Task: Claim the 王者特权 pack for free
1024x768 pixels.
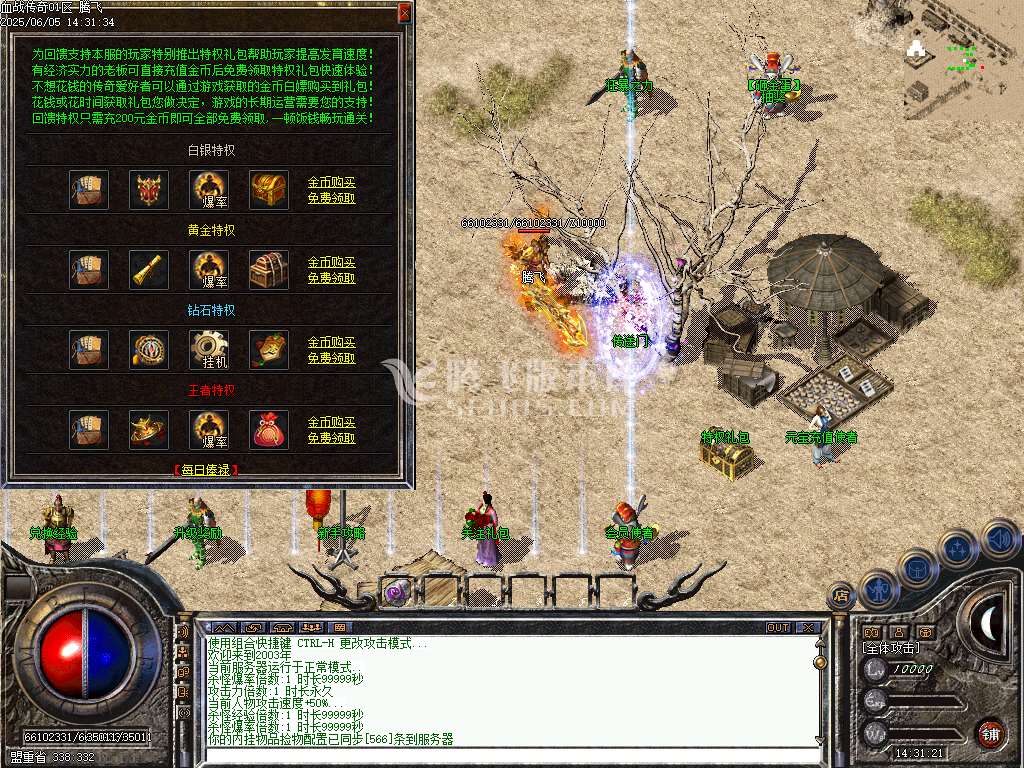Action: point(331,438)
